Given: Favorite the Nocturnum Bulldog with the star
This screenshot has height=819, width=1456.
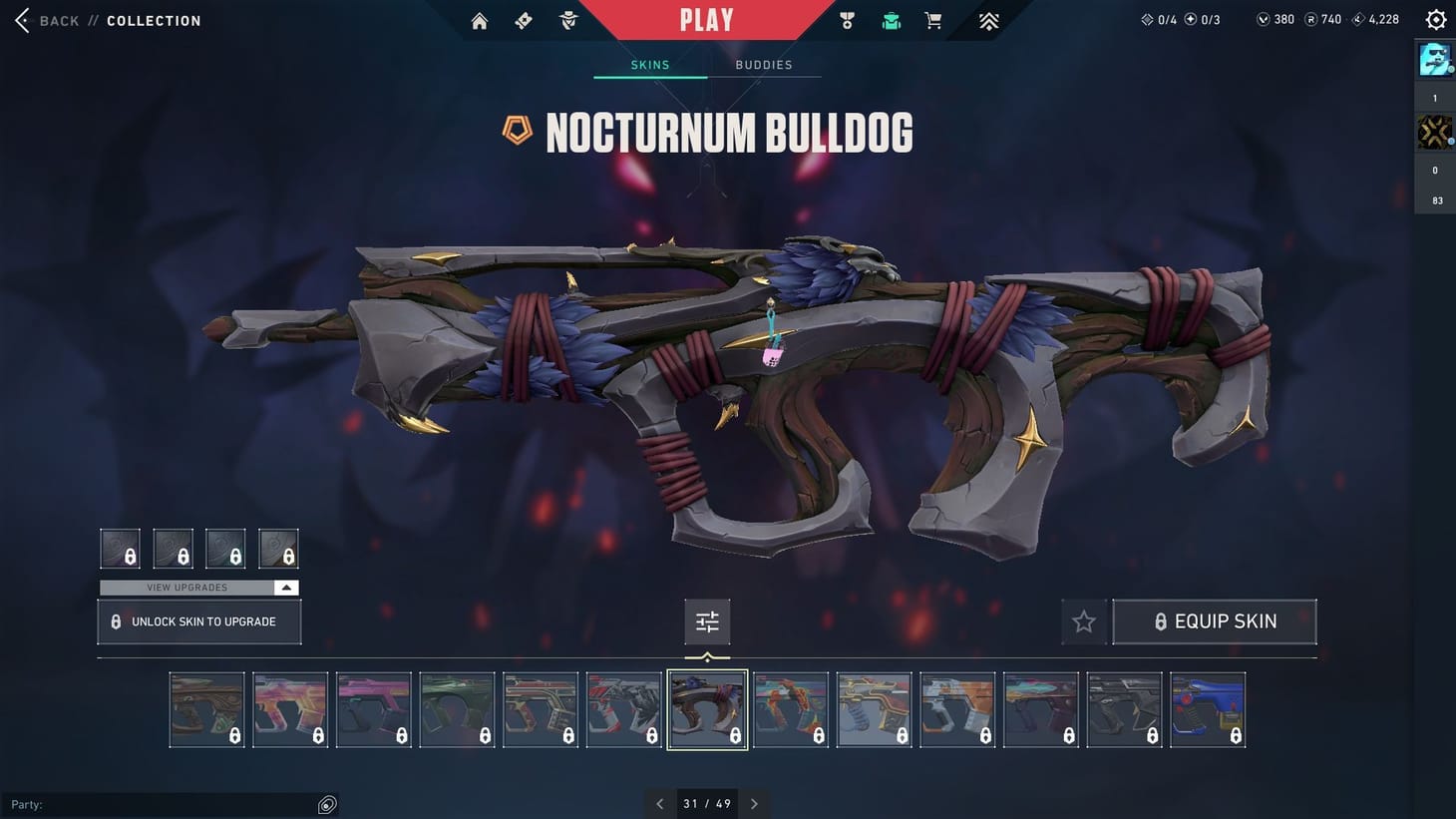Looking at the screenshot, I should tap(1083, 620).
